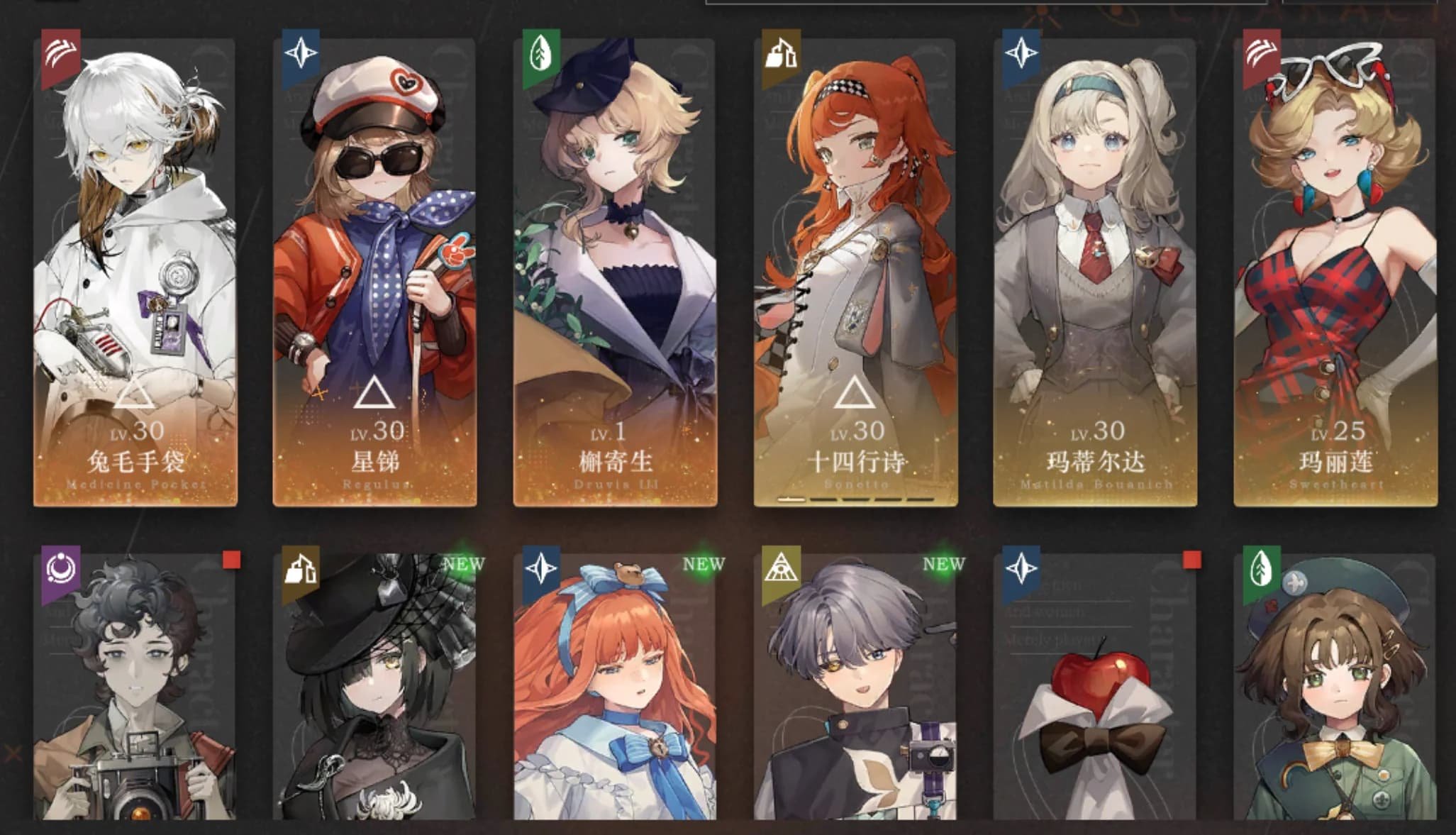
Task: Open Matilda Bouanich's card
Action: coord(1095,272)
